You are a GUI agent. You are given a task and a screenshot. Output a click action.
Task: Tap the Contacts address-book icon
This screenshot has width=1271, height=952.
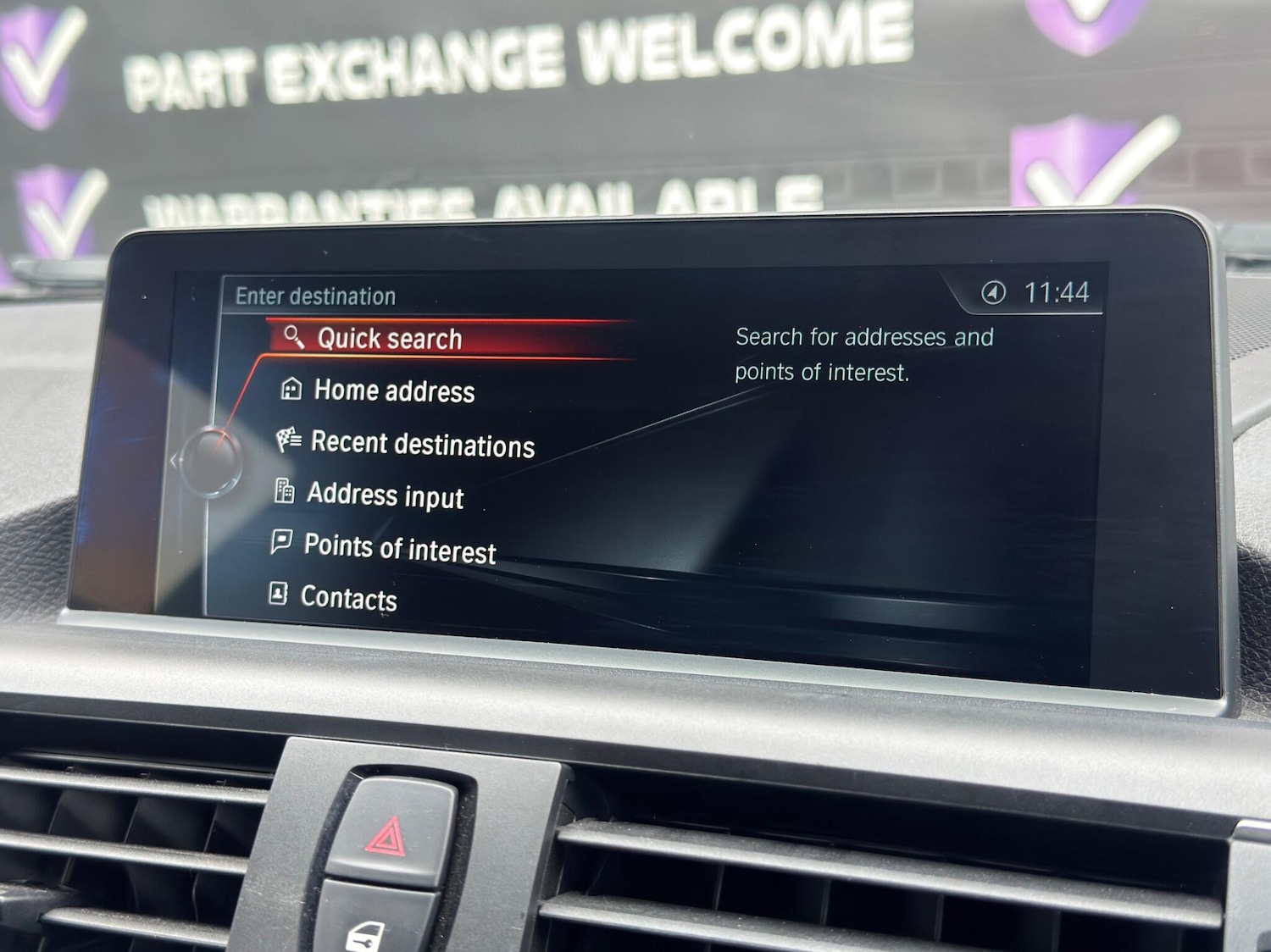pos(277,595)
